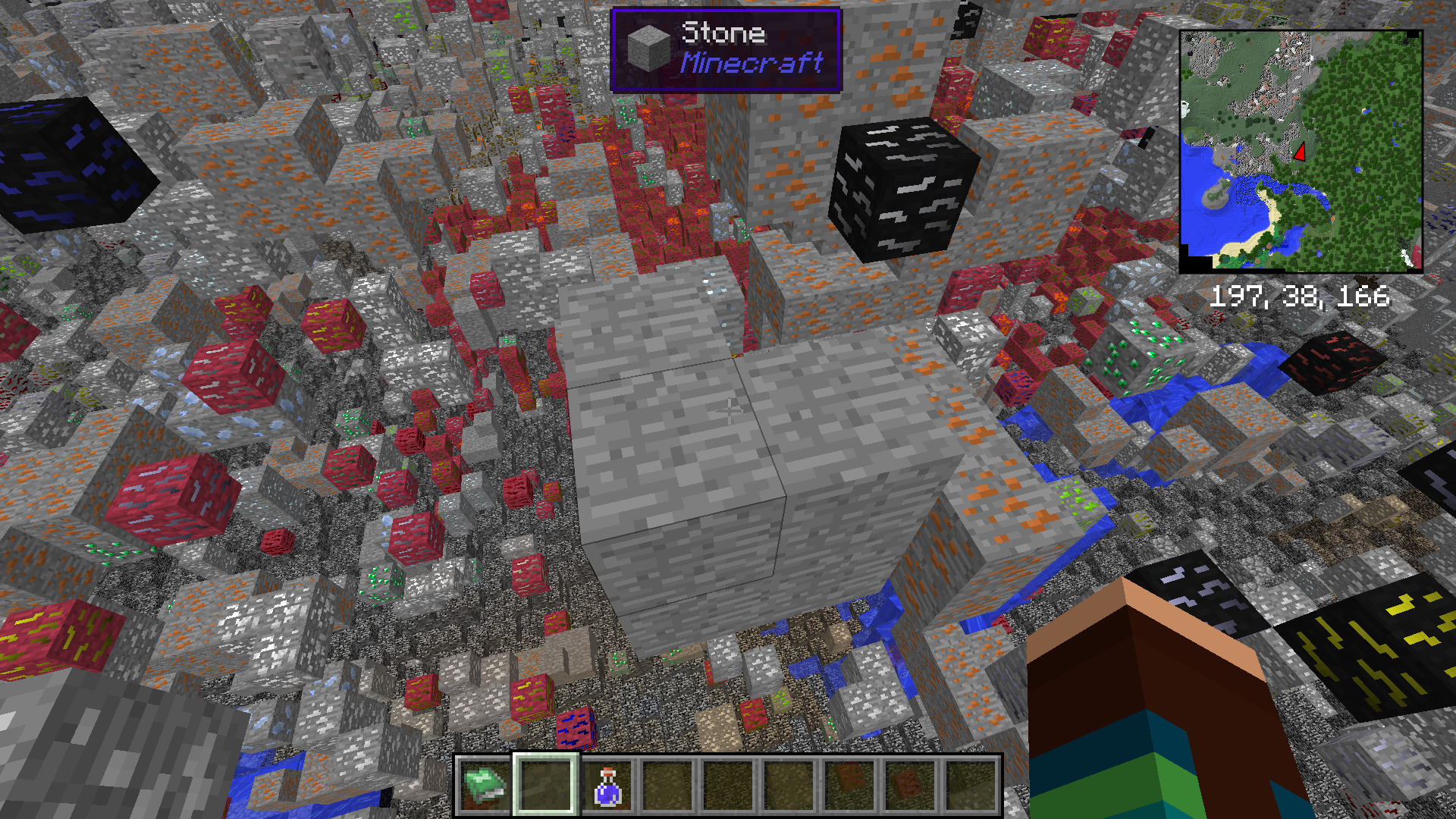1456x819 pixels.
Task: Click the red player arrow on minimap
Action: [1301, 152]
